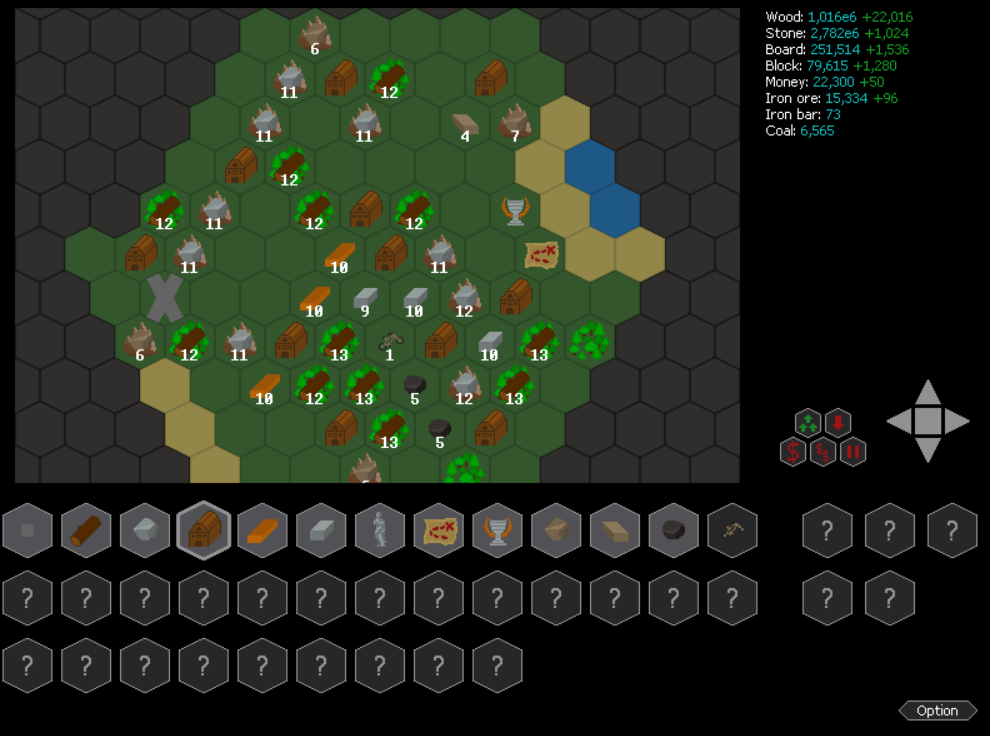Image resolution: width=990 pixels, height=736 pixels.
Task: Toggle the red pause button
Action: (853, 452)
